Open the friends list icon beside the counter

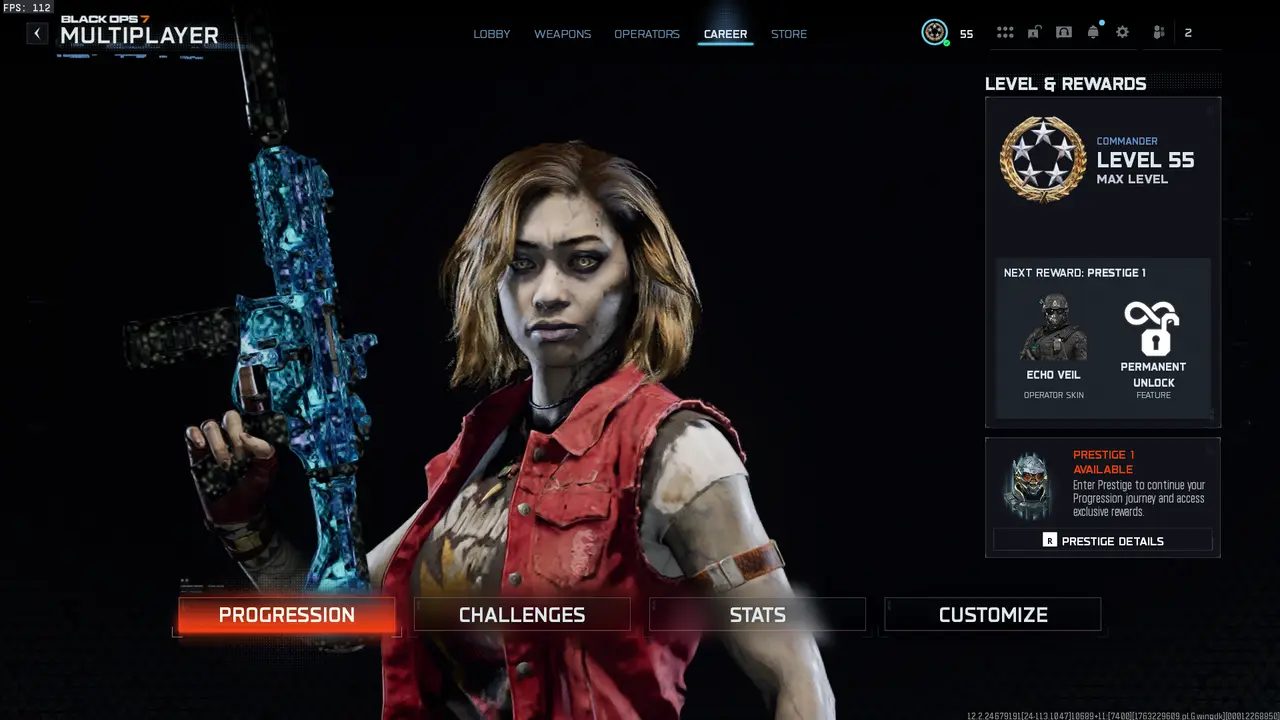tap(1157, 31)
